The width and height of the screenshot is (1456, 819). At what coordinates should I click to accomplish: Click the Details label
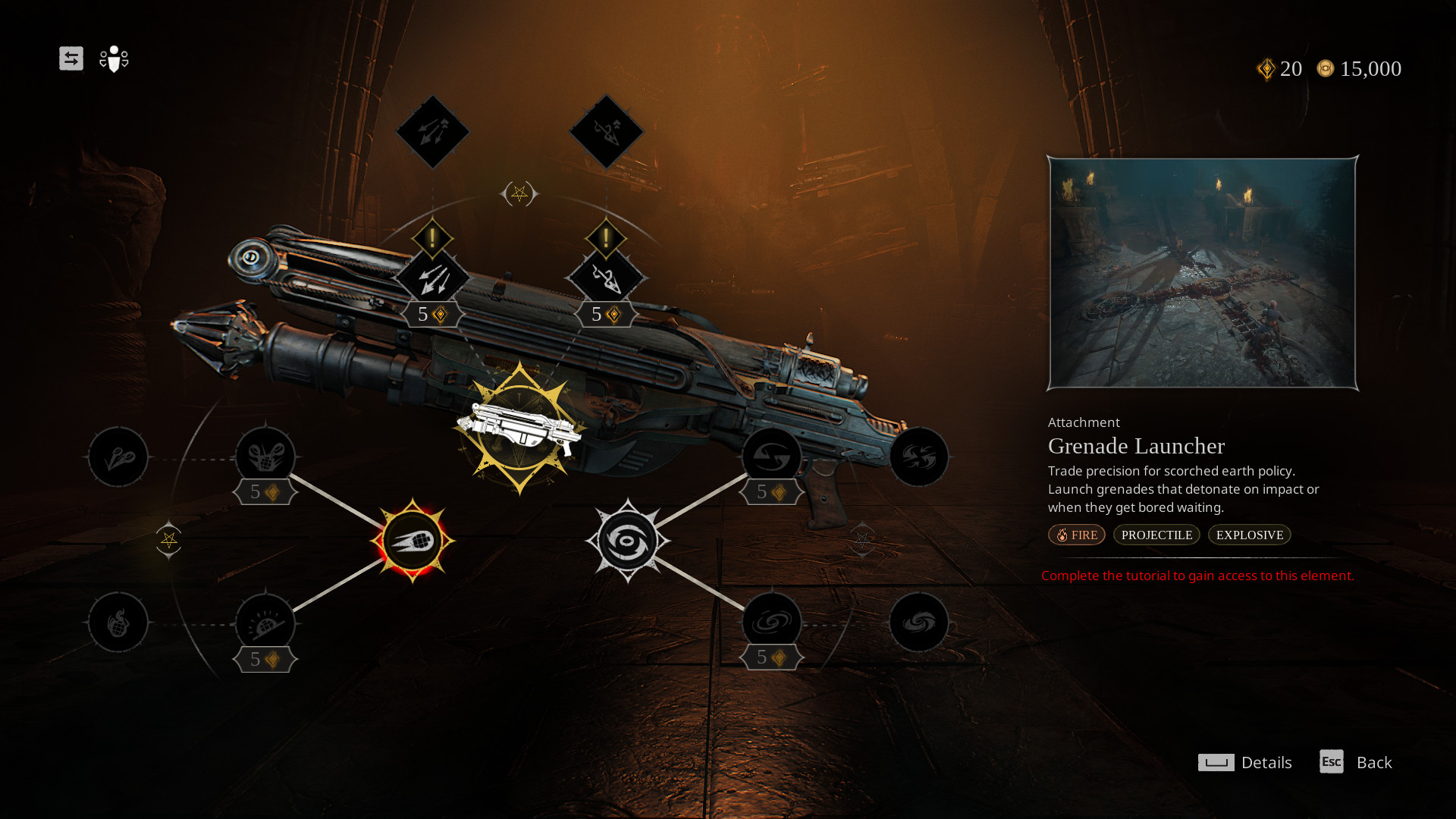tap(1266, 762)
